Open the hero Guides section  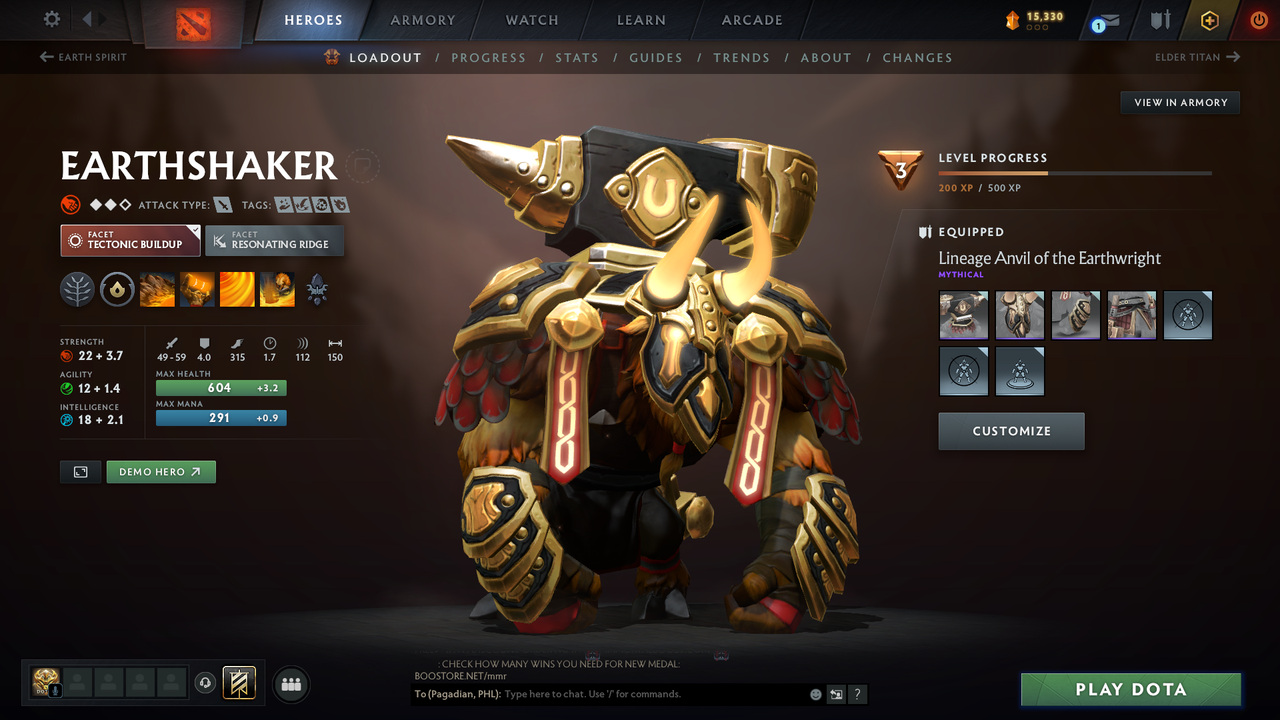click(656, 58)
